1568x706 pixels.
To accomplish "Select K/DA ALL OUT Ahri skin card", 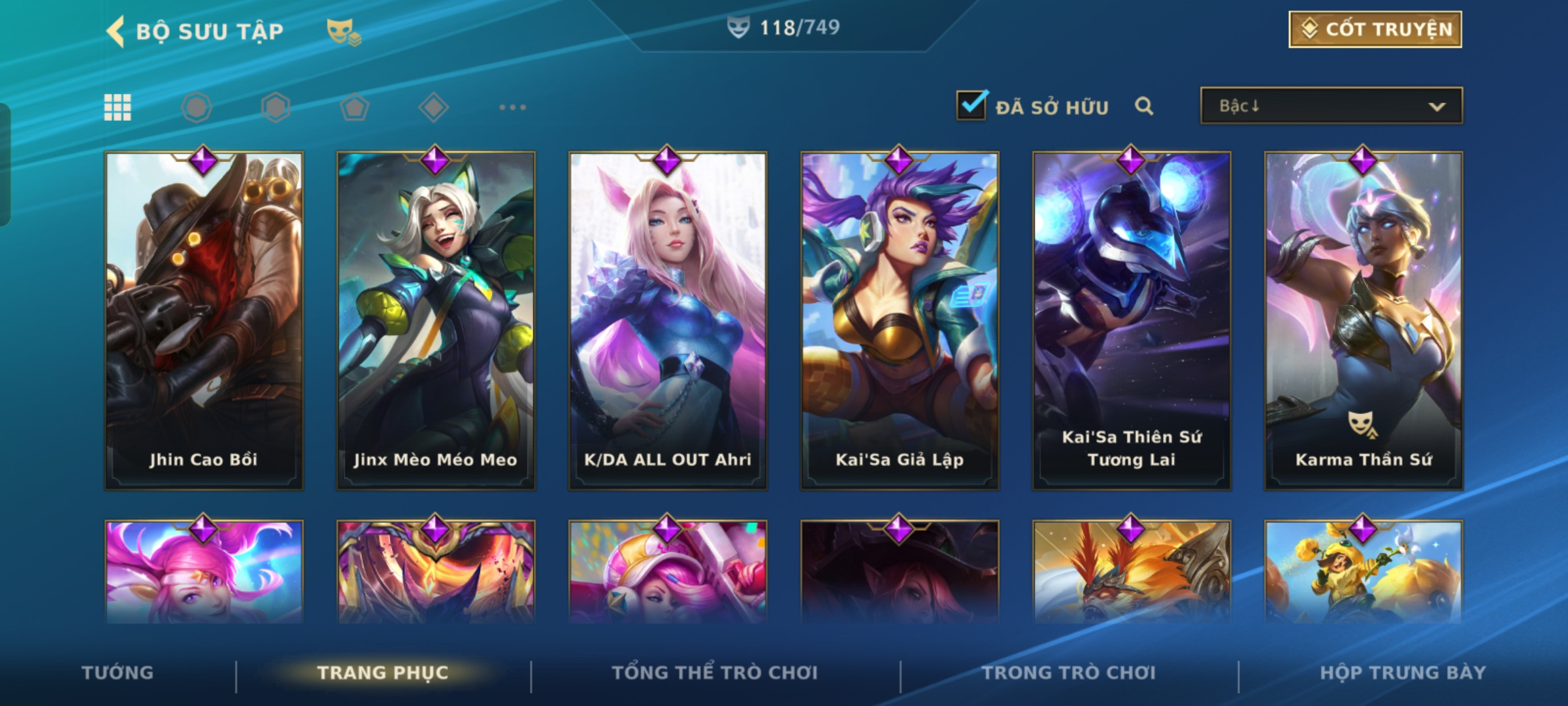I will (668, 320).
